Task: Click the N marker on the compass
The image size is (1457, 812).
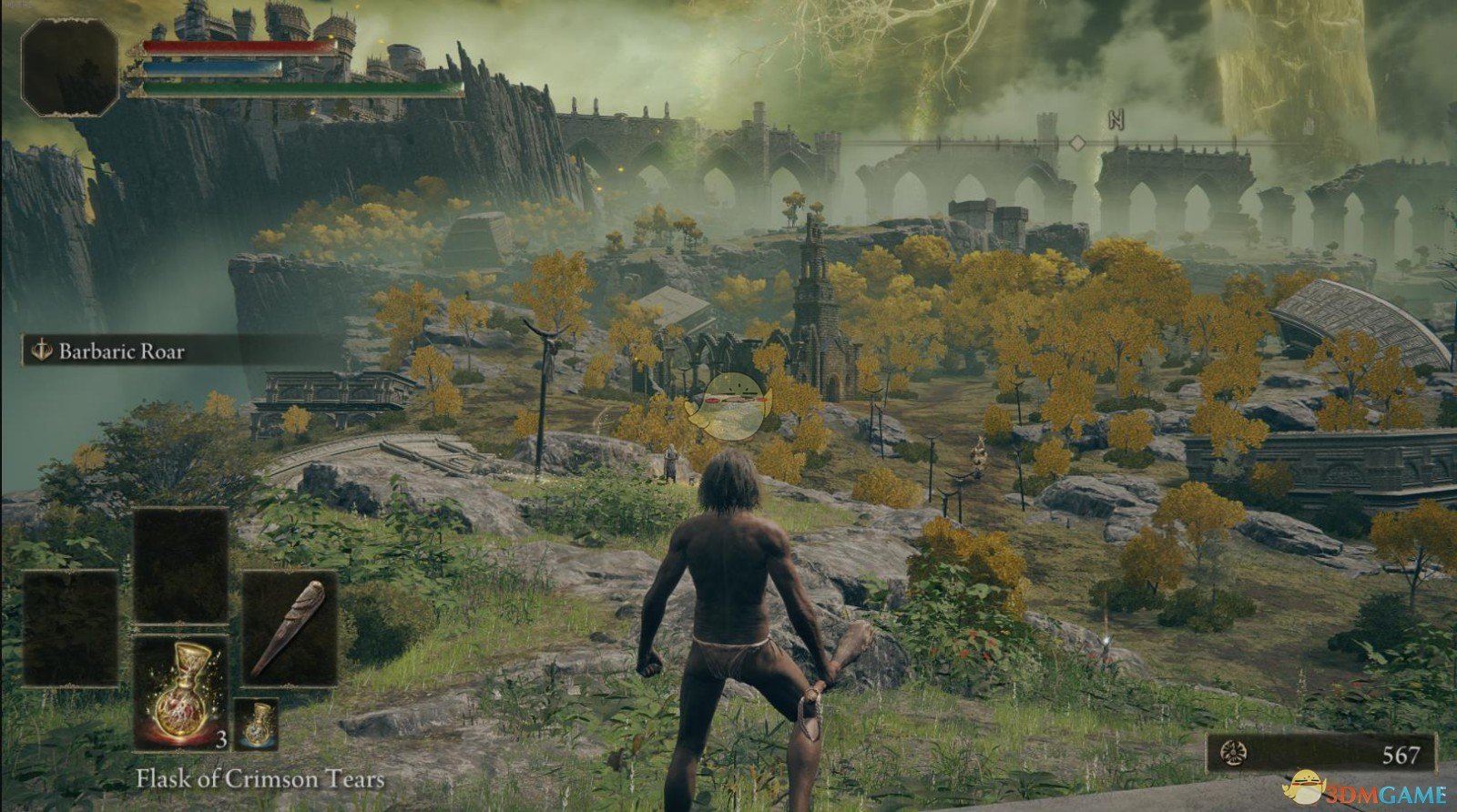Action: [1116, 121]
